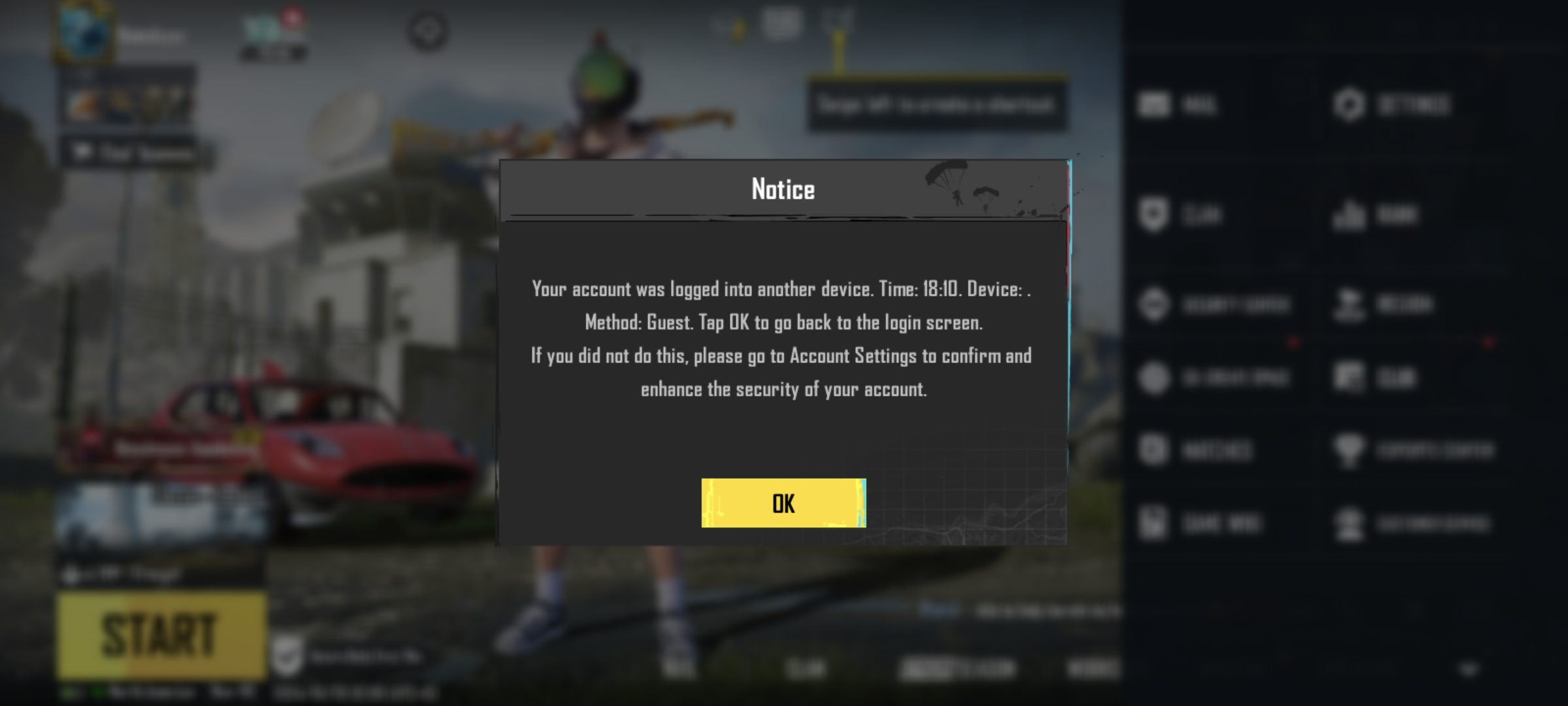Open the Create Space sidebar entry
Screen dimensions: 1568x706
click(x=1196, y=378)
